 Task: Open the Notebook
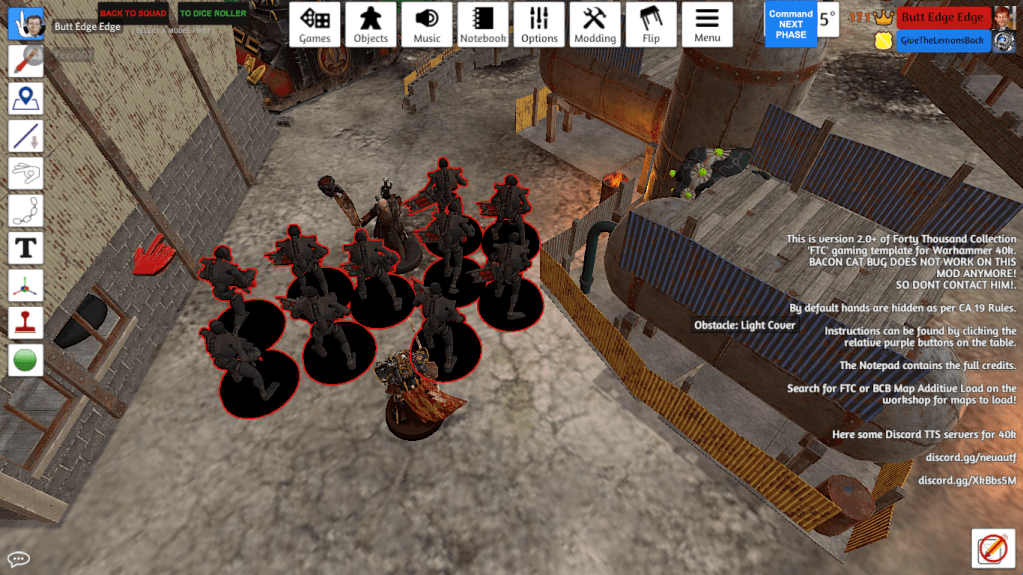click(x=483, y=24)
